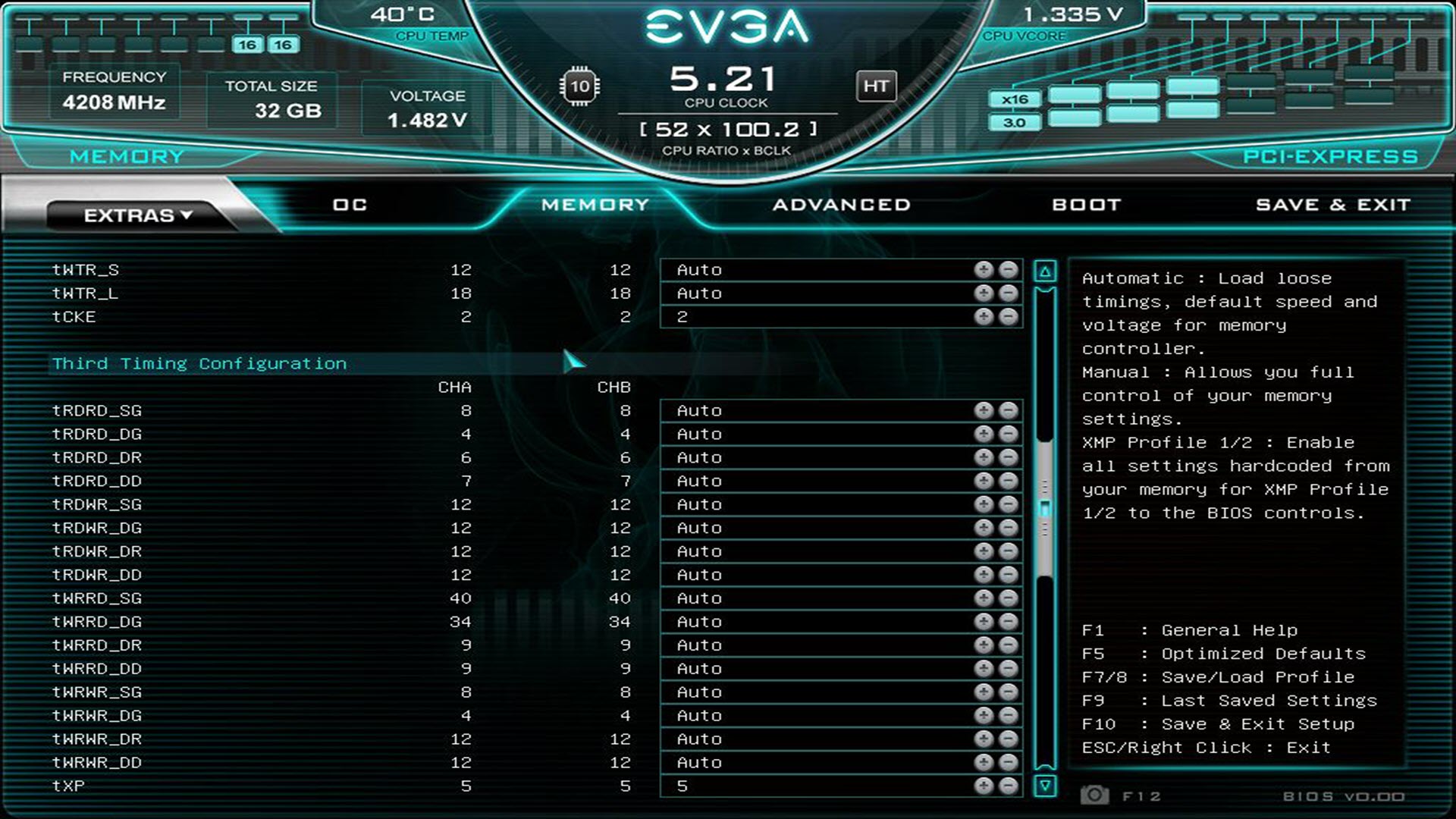Decrease tCKE using its minus button
Screen dimensions: 1456x819
pos(1009,317)
